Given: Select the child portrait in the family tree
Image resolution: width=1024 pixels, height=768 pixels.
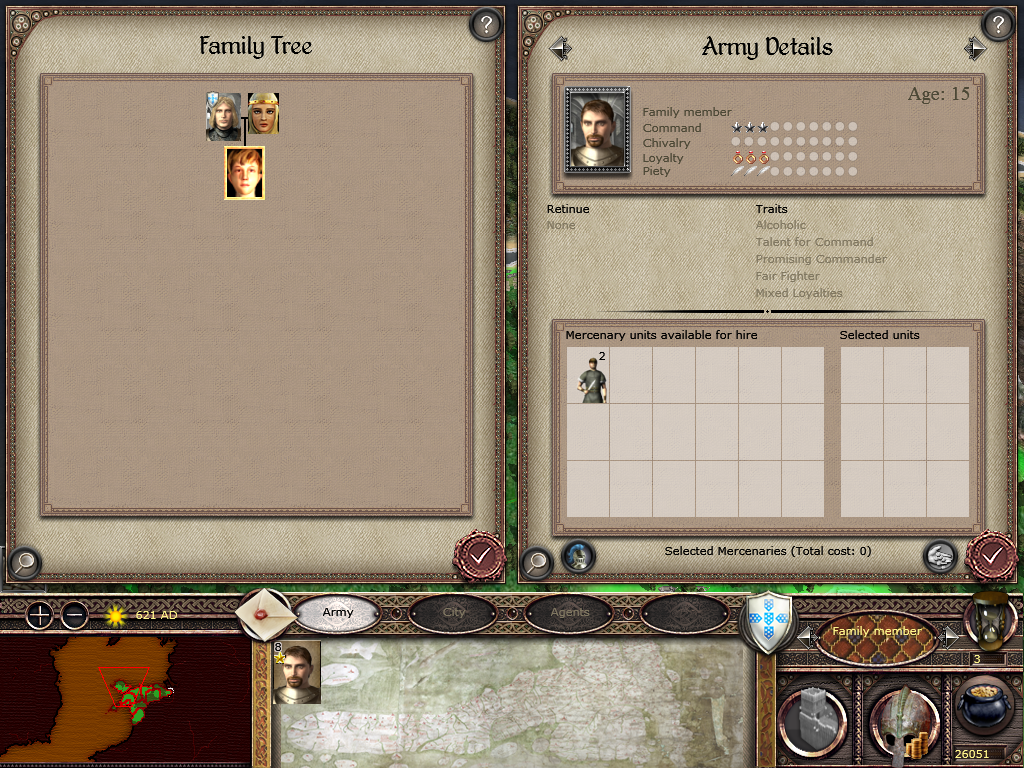Looking at the screenshot, I should [x=244, y=173].
